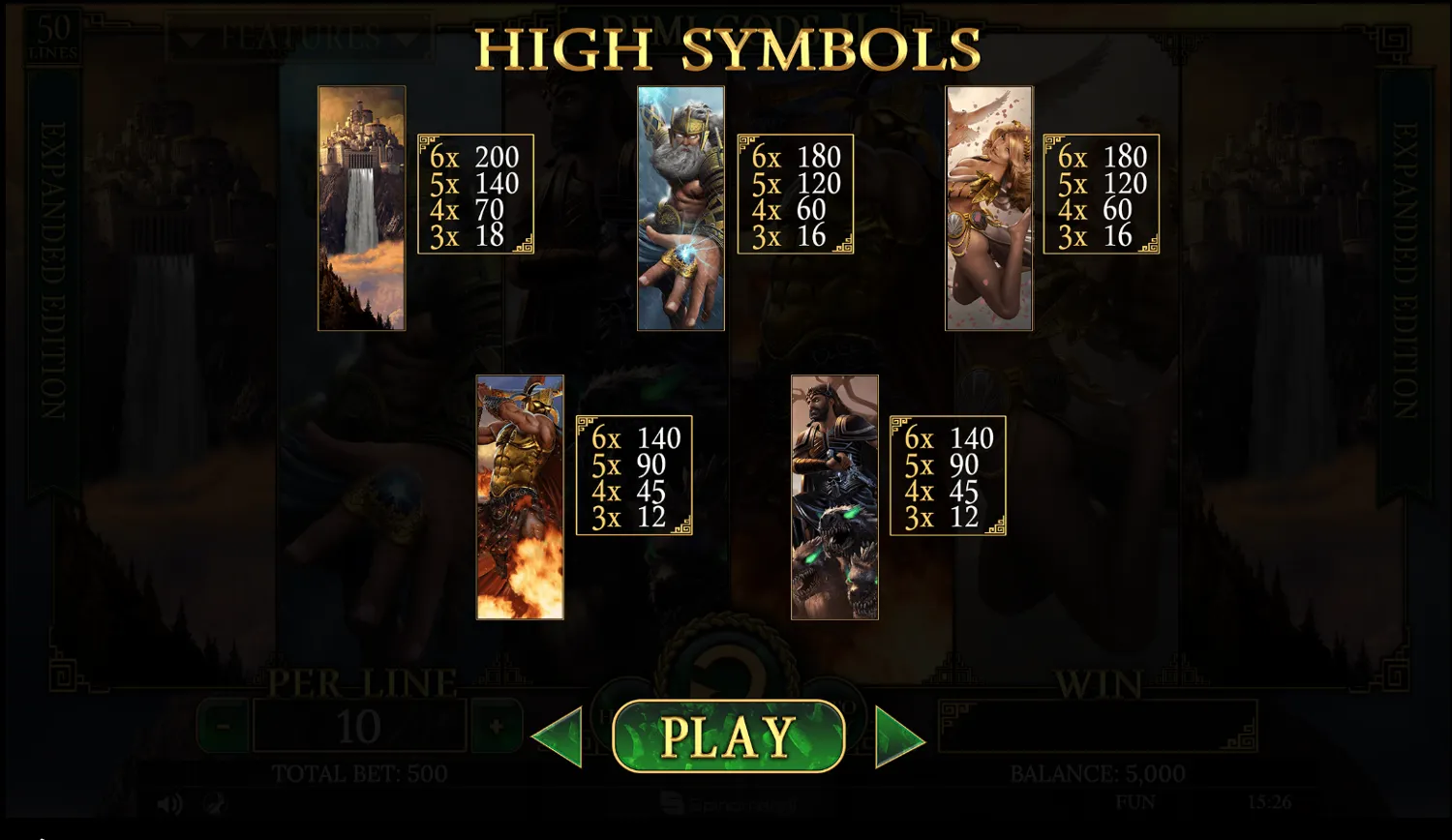Select the fiery warrior symbol
This screenshot has width=1452, height=840.
click(520, 494)
